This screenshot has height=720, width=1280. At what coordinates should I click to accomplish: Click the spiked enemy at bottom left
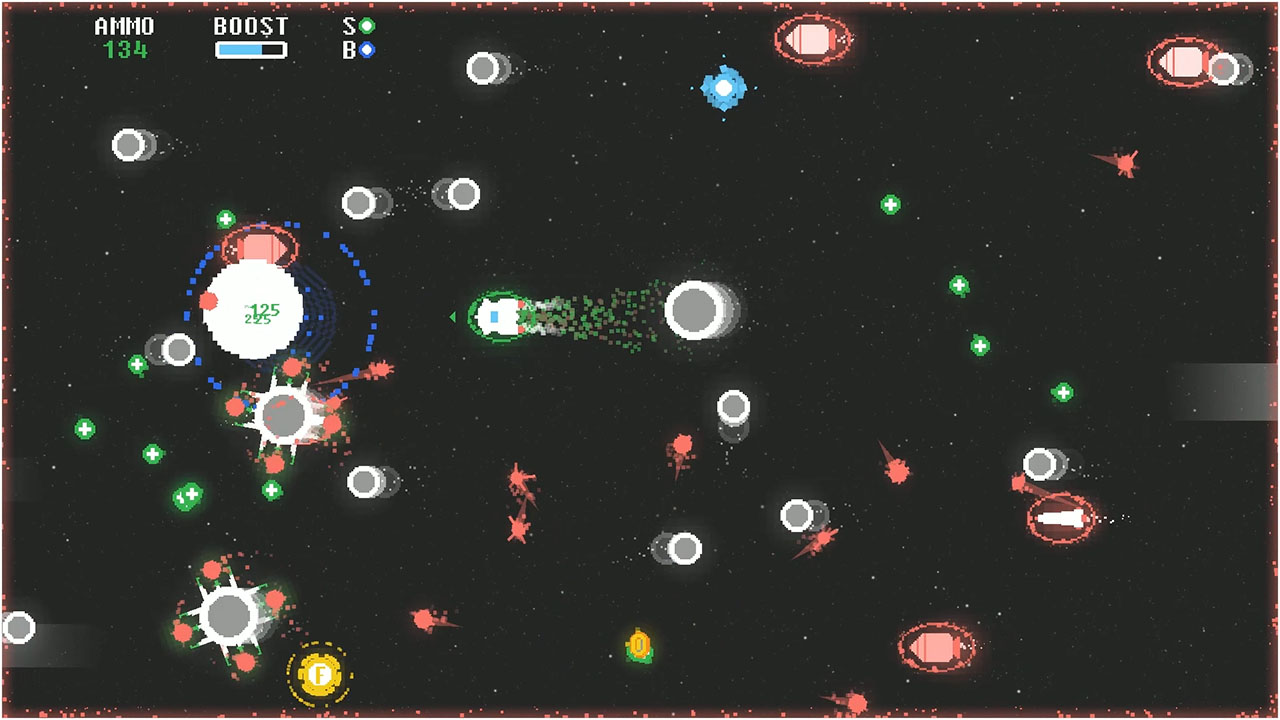tap(230, 616)
